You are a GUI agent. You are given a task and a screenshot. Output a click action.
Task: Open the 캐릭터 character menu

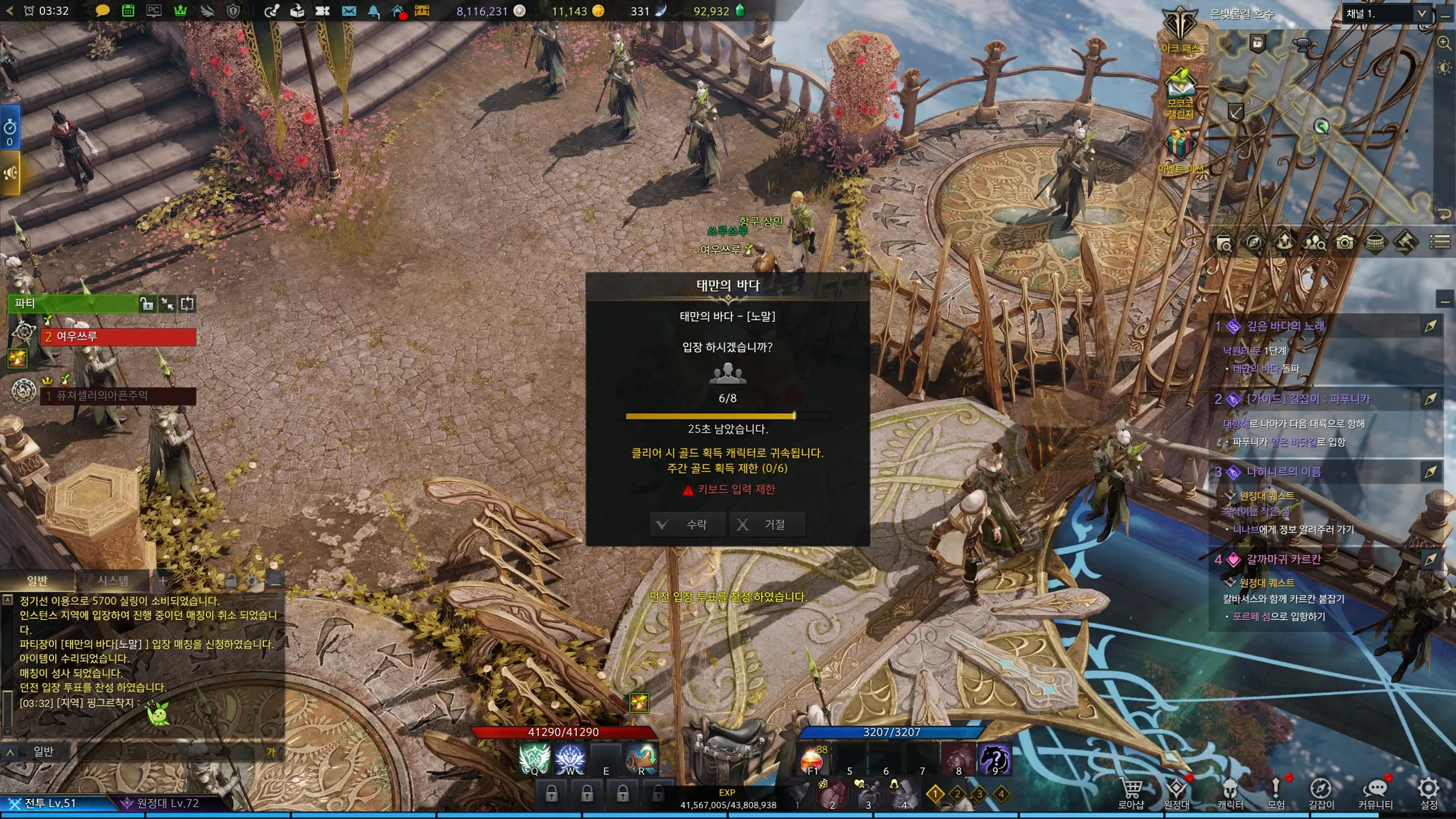tap(1230, 793)
